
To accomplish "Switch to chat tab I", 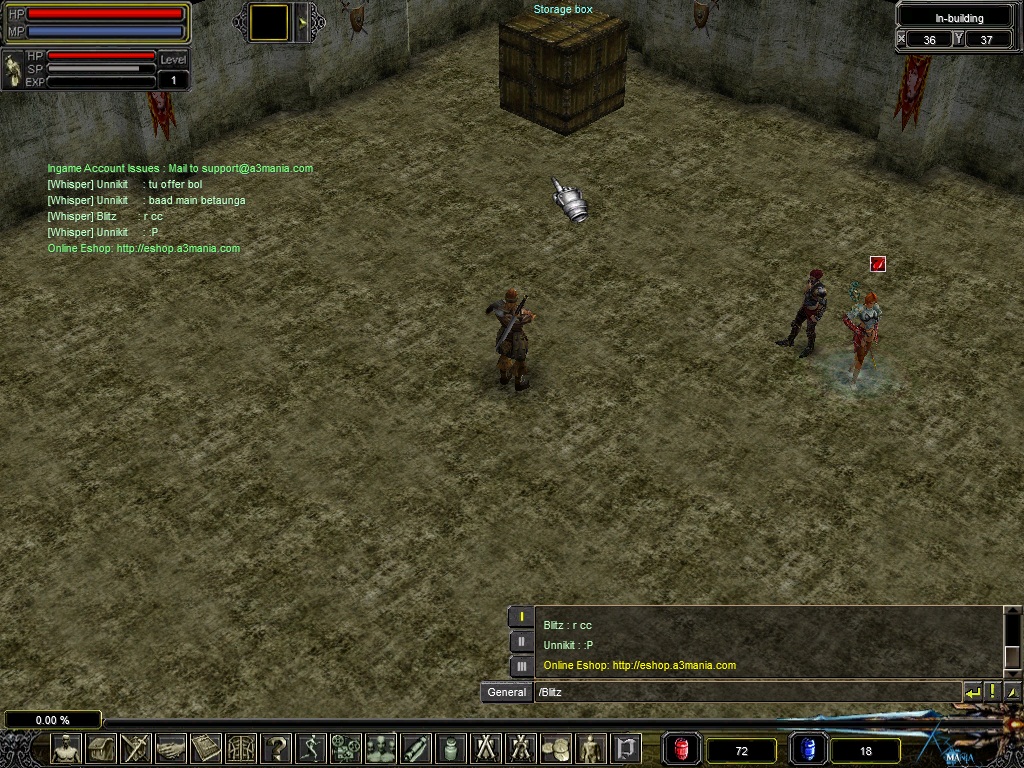I will tap(521, 617).
